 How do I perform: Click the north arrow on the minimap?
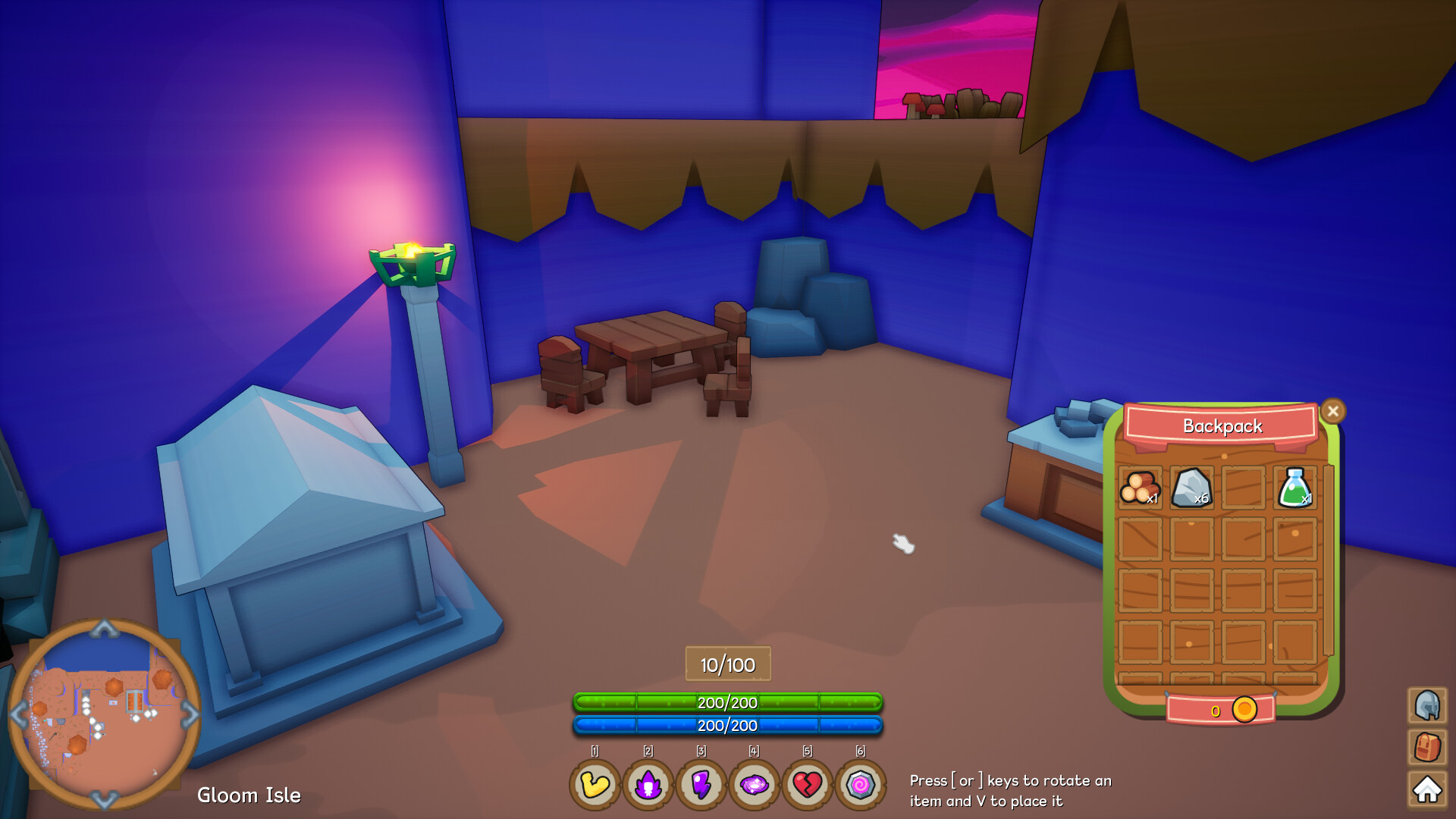(103, 628)
